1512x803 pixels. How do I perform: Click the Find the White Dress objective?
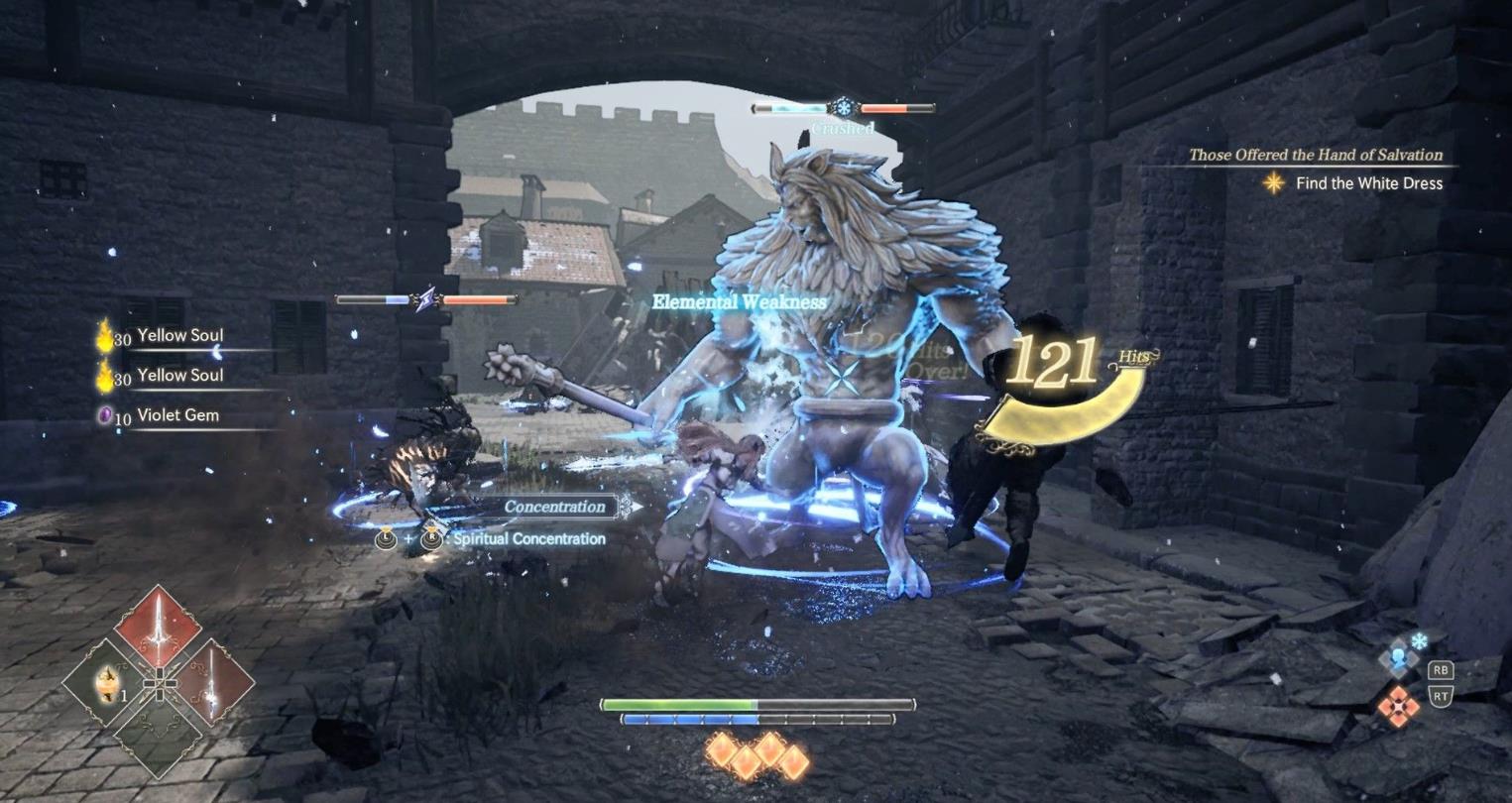[x=1368, y=183]
